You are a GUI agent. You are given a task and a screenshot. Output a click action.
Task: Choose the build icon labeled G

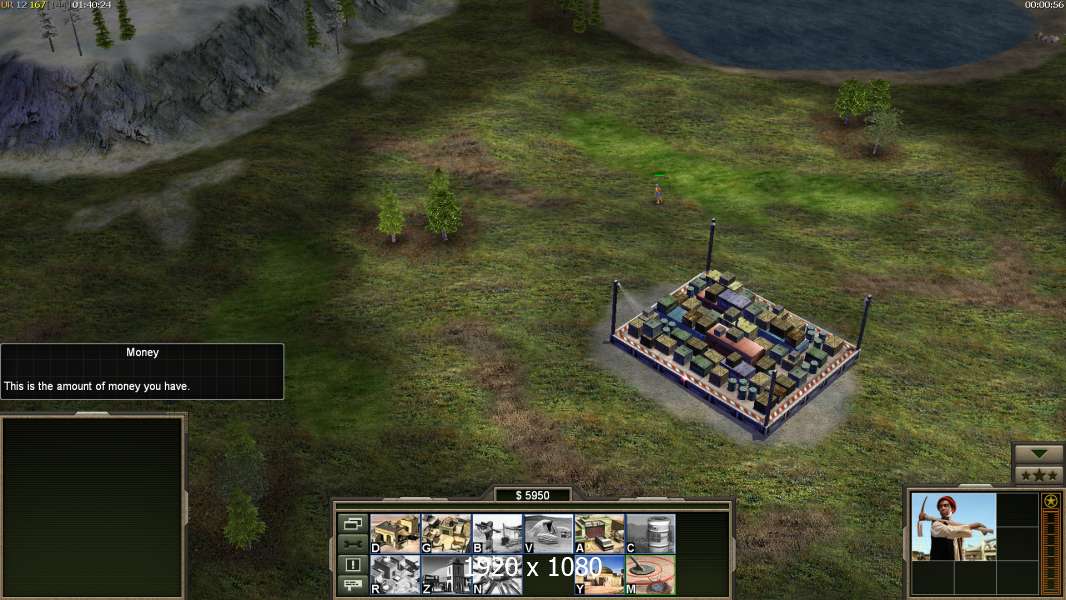click(446, 533)
